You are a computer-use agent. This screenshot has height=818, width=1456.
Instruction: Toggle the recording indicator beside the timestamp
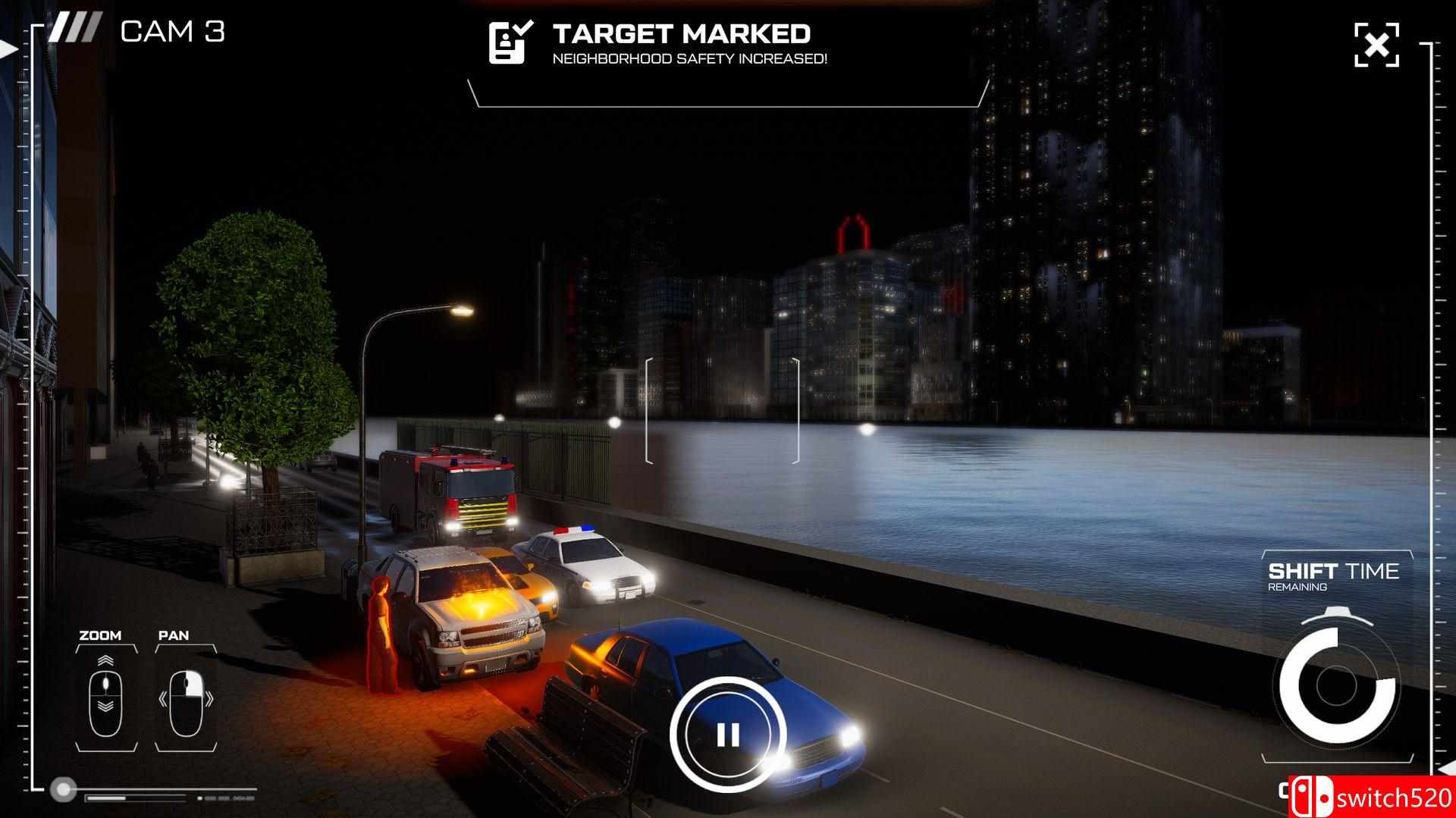pos(199,798)
